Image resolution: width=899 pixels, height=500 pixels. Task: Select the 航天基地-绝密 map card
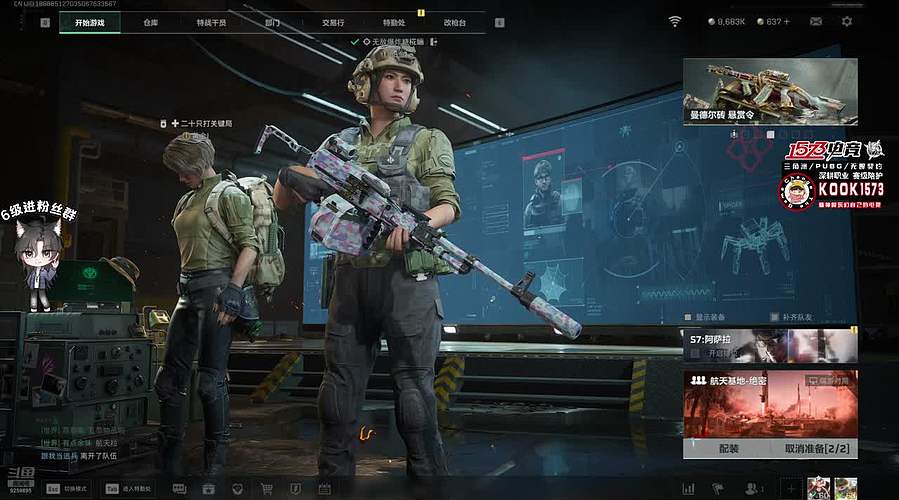tap(770, 404)
